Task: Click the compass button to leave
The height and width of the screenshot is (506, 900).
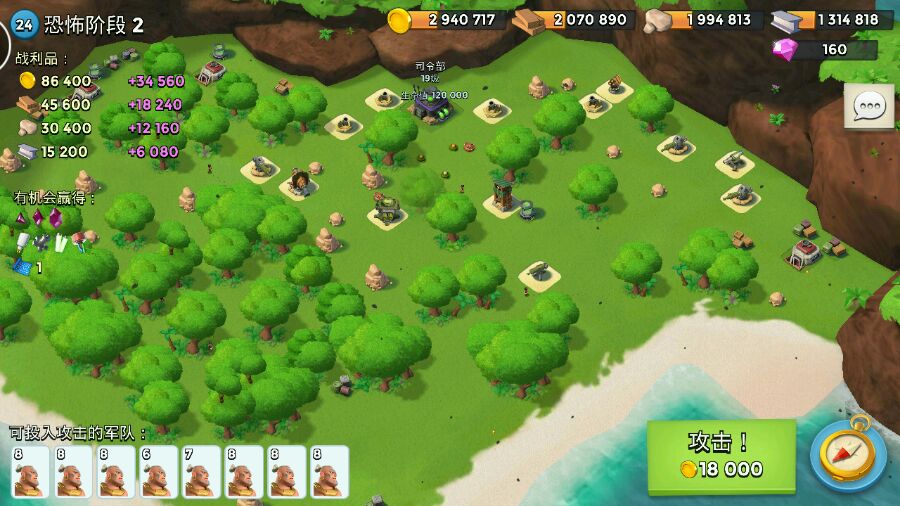Action: [x=847, y=456]
